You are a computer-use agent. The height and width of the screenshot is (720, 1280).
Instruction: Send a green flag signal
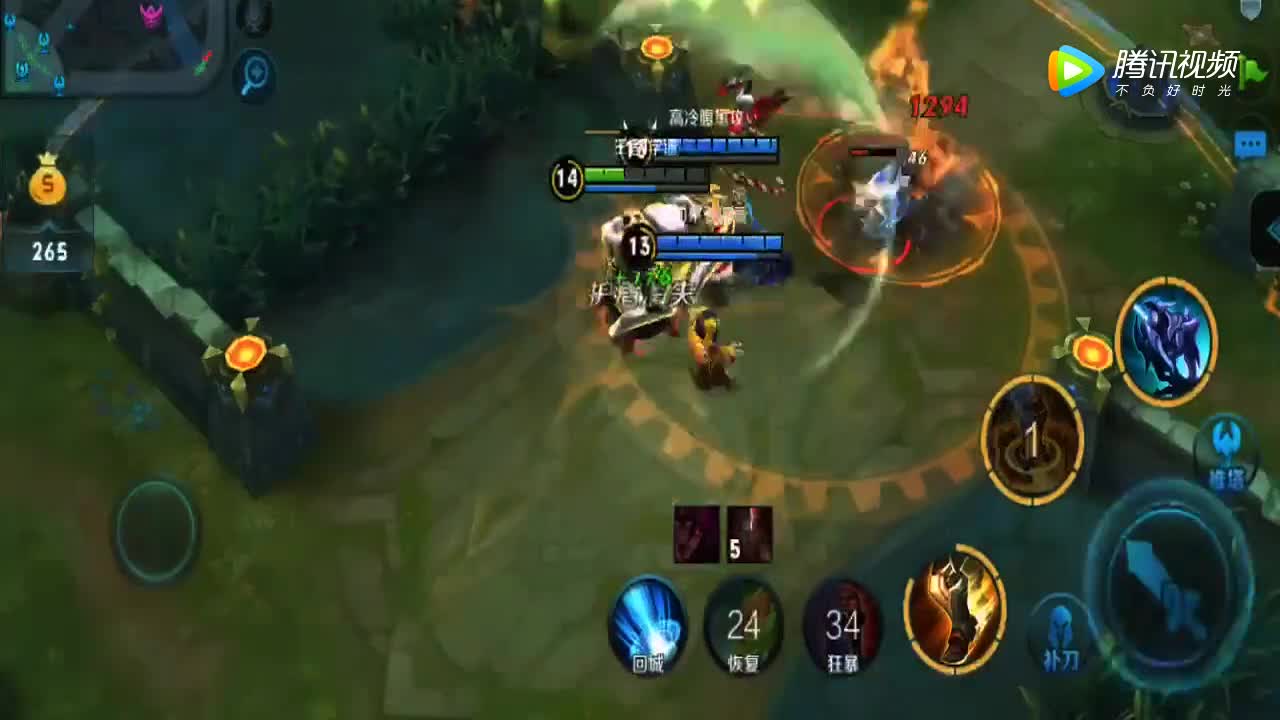[1253, 72]
